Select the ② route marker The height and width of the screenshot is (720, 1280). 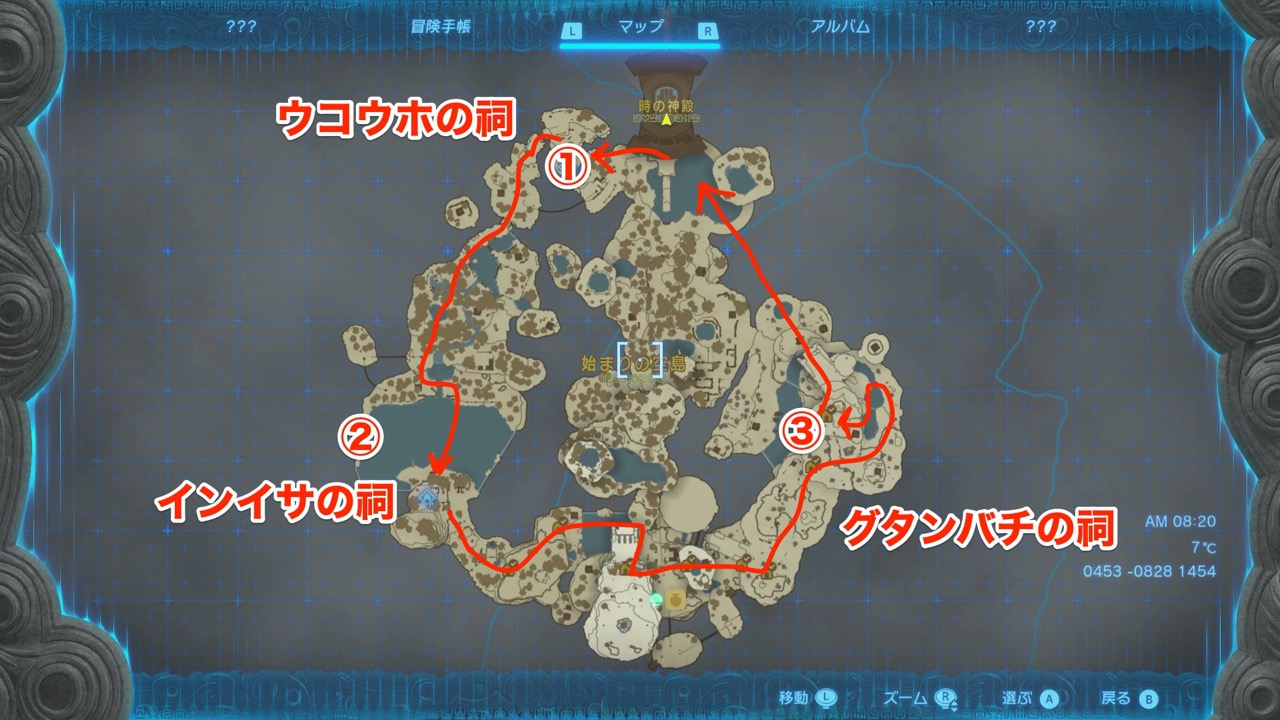coord(362,438)
